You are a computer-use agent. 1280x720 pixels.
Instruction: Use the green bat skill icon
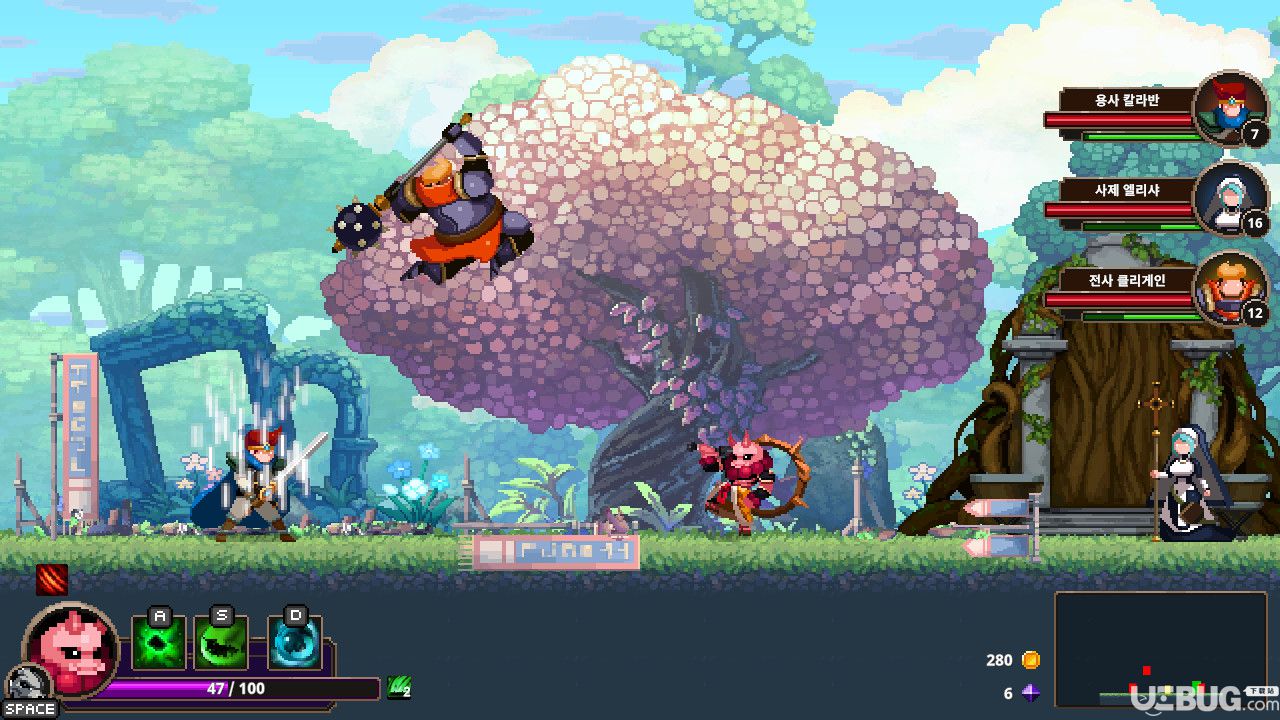(221, 643)
